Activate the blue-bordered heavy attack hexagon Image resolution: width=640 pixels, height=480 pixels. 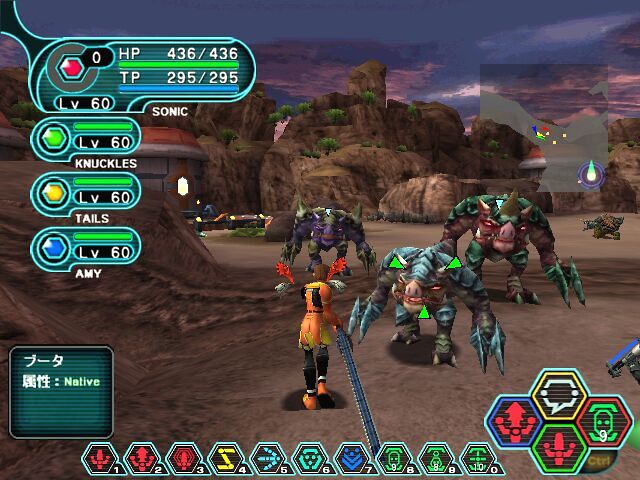click(x=516, y=422)
